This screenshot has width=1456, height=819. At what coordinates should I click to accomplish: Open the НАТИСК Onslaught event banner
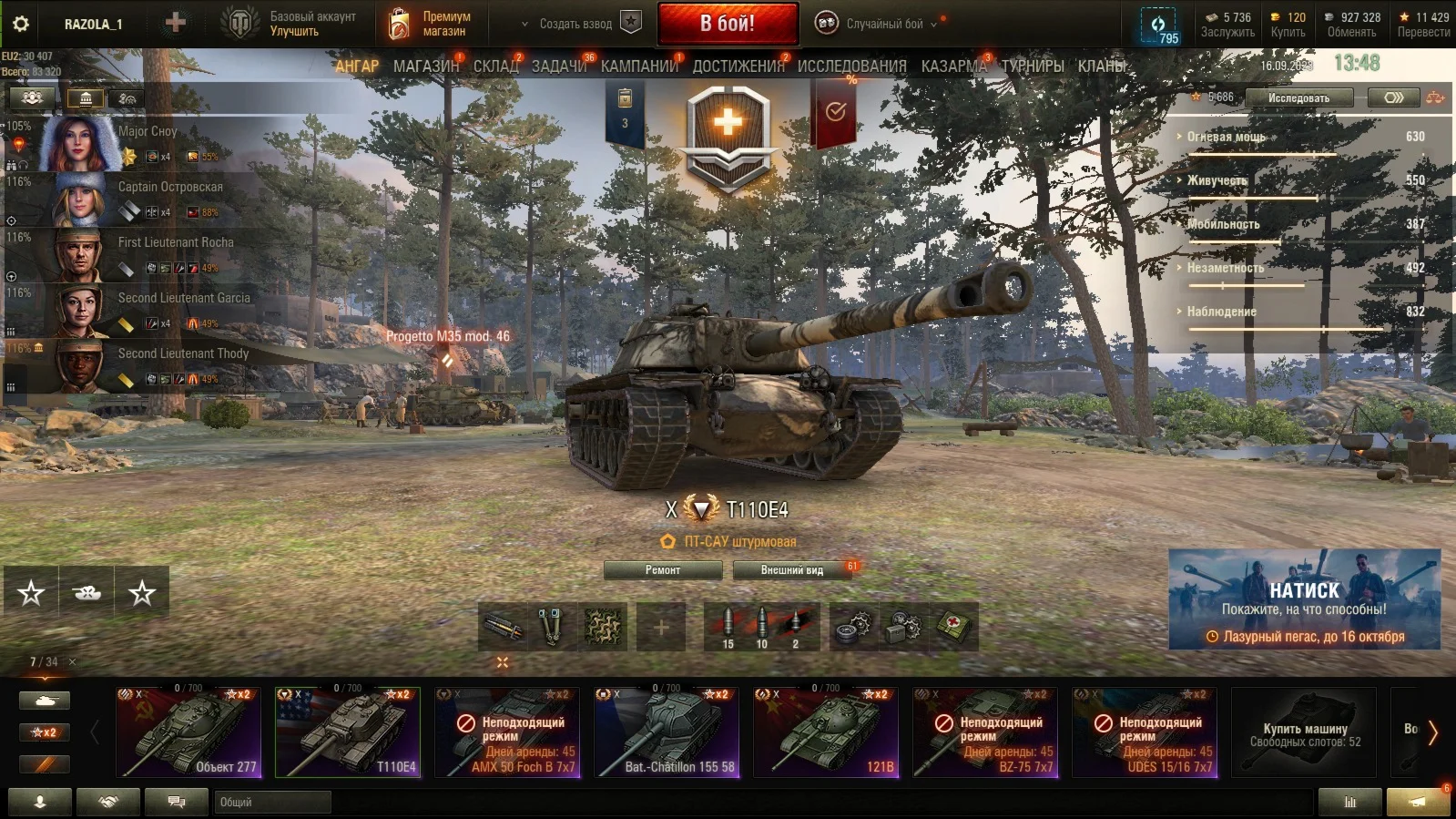click(x=1304, y=599)
